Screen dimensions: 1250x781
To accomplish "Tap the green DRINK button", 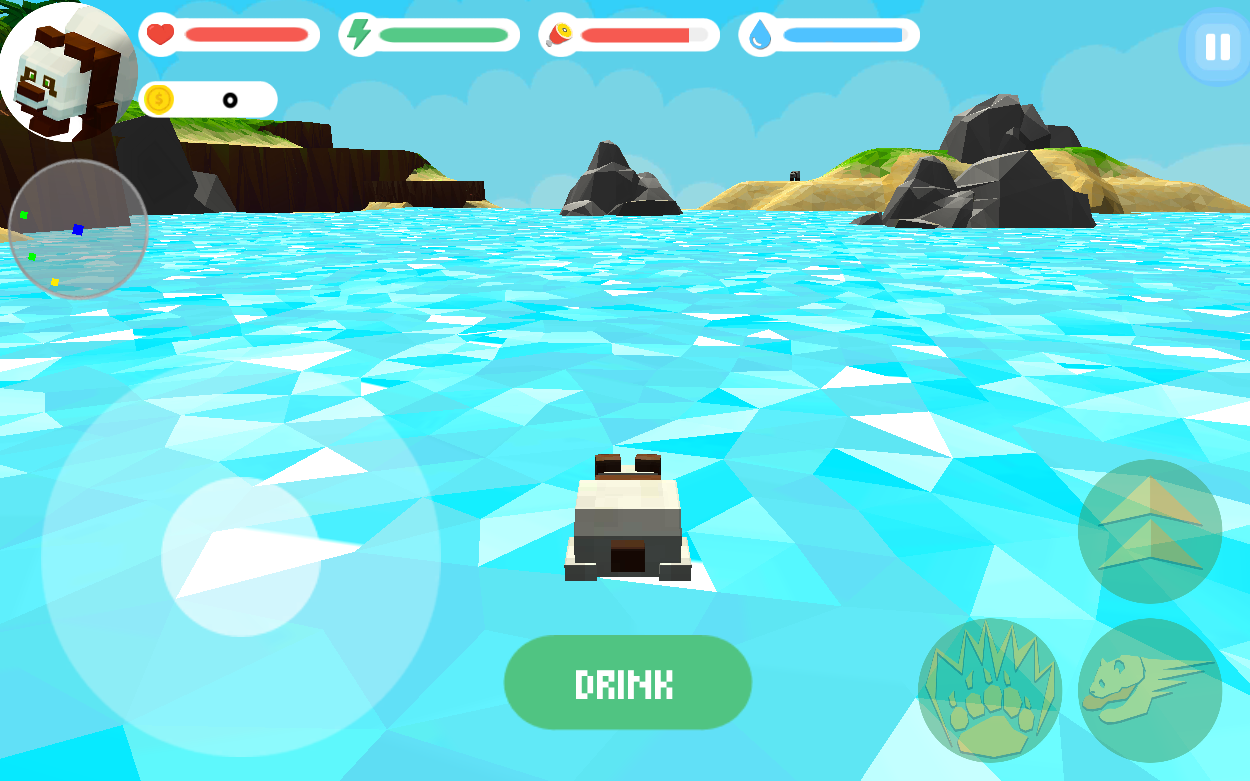I will (627, 683).
